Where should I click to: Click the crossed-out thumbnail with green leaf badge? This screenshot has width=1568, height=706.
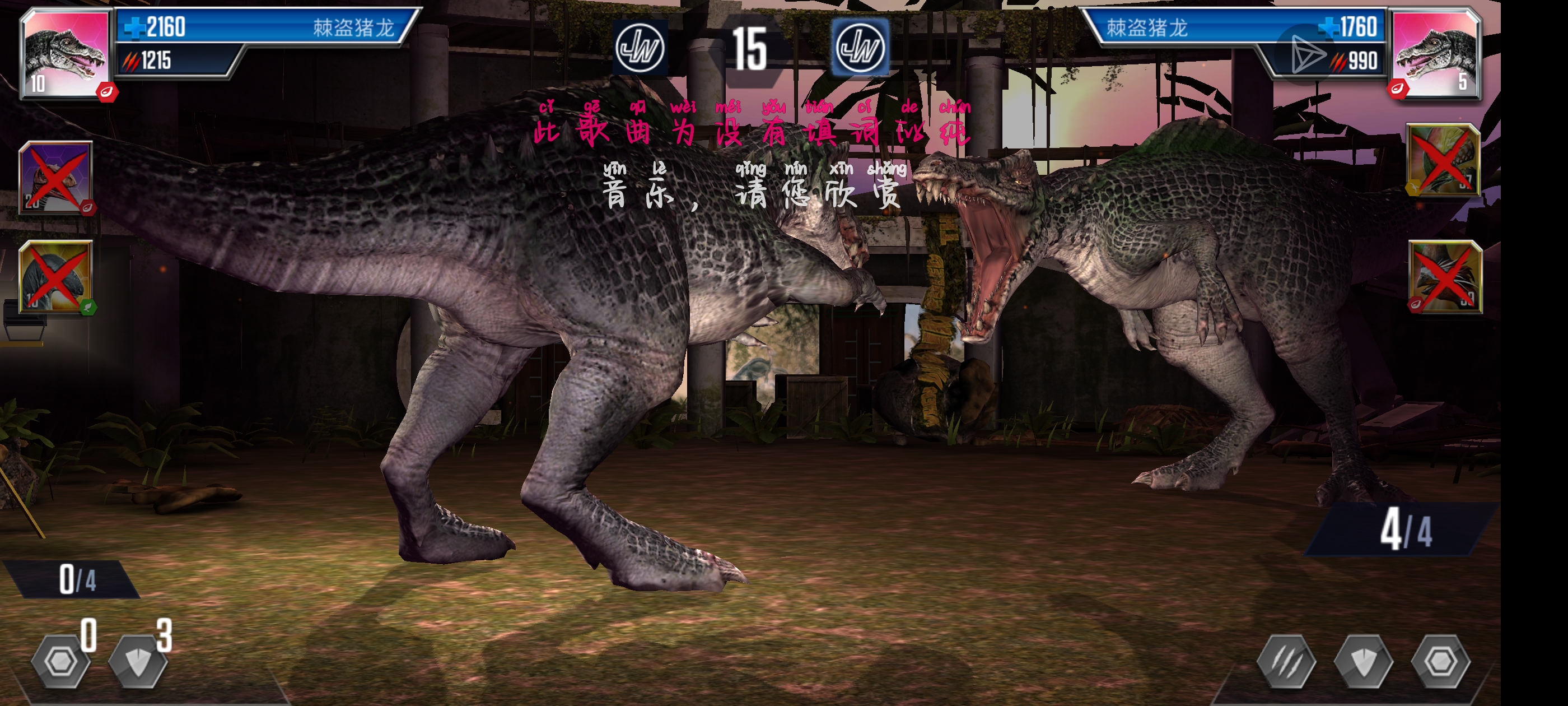[56, 277]
